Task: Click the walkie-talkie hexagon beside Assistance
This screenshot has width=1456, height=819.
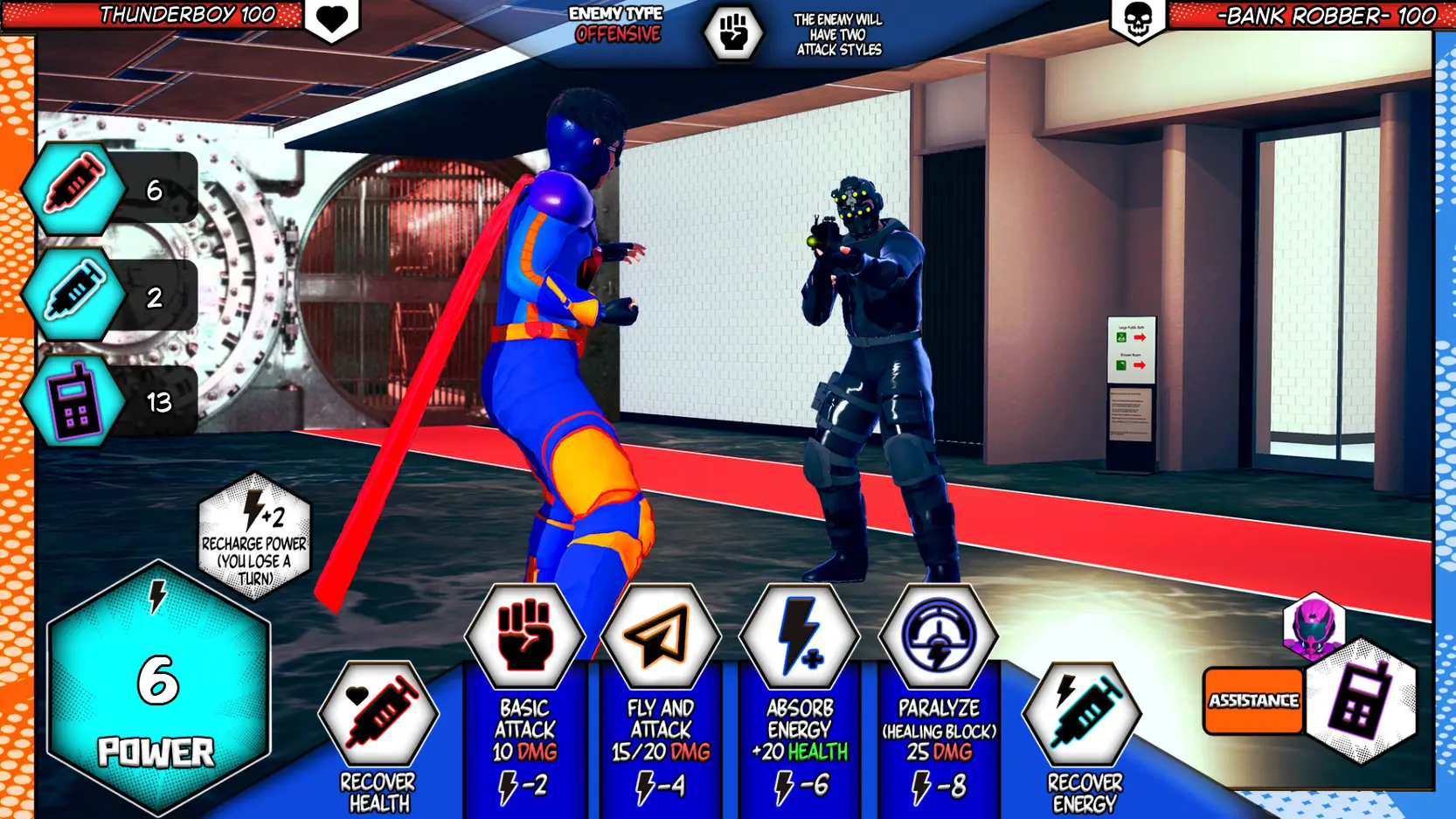Action: (1360, 701)
